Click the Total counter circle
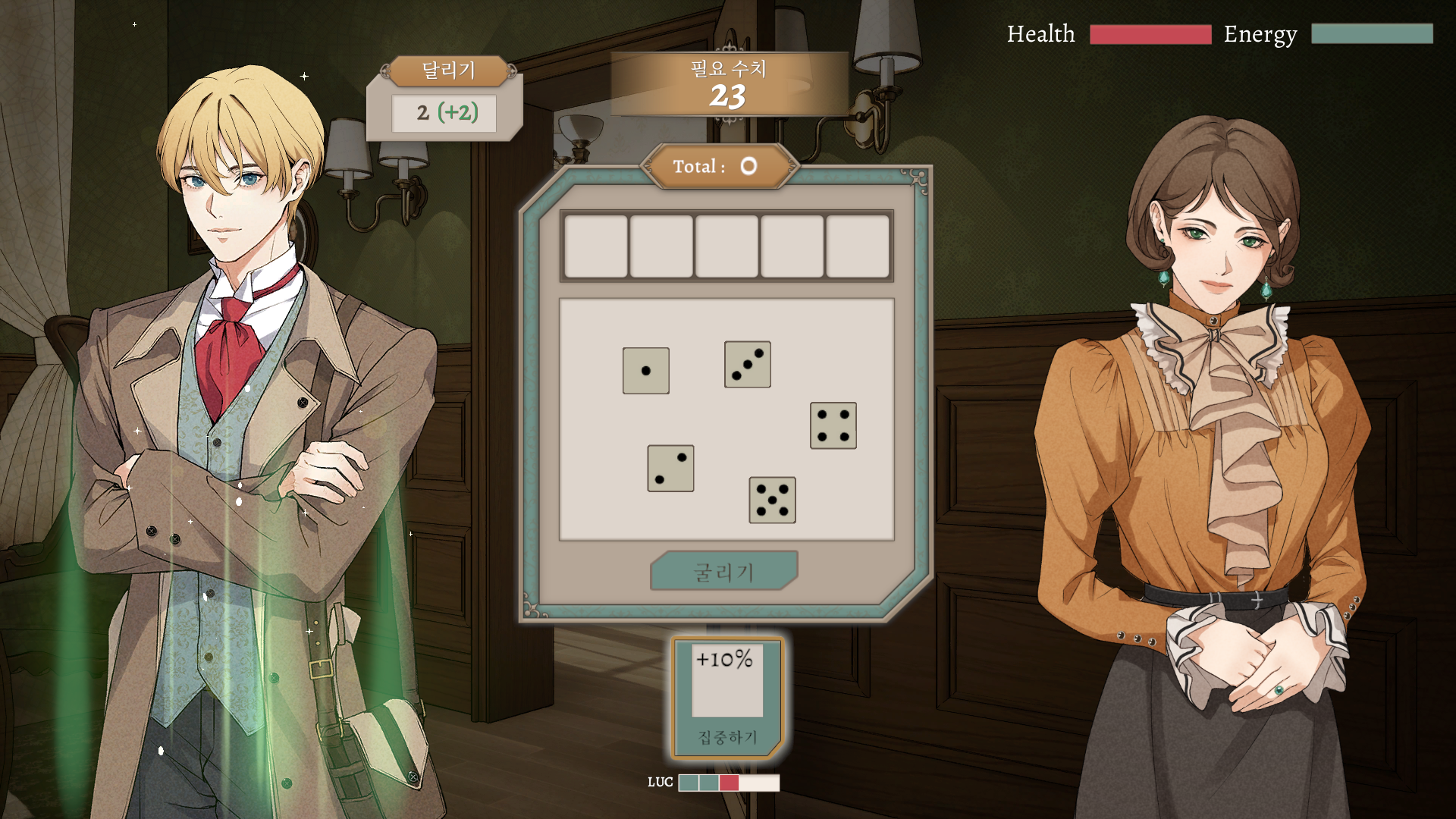The width and height of the screenshot is (1456, 819). (748, 166)
